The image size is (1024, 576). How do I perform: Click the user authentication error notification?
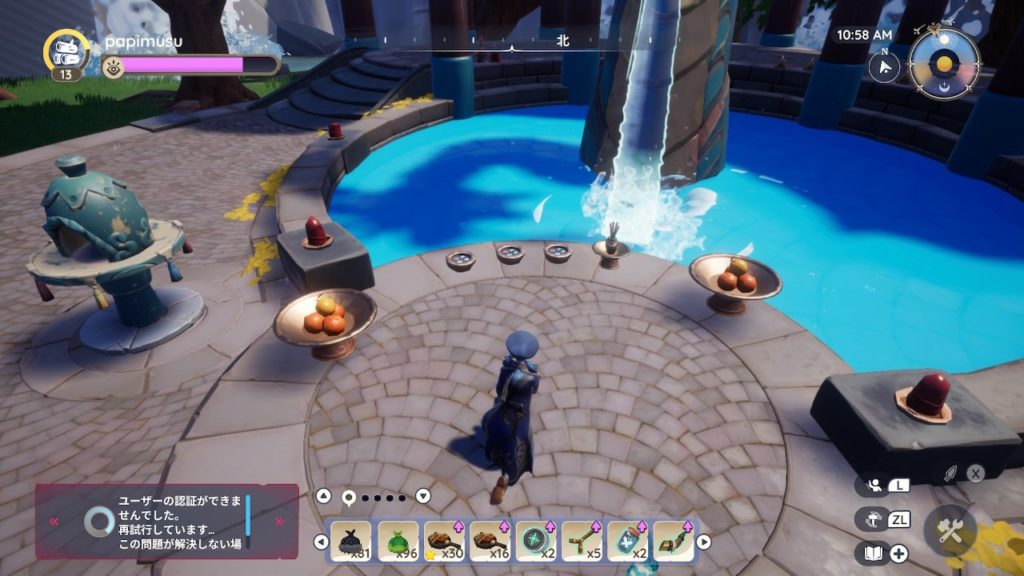click(166, 520)
